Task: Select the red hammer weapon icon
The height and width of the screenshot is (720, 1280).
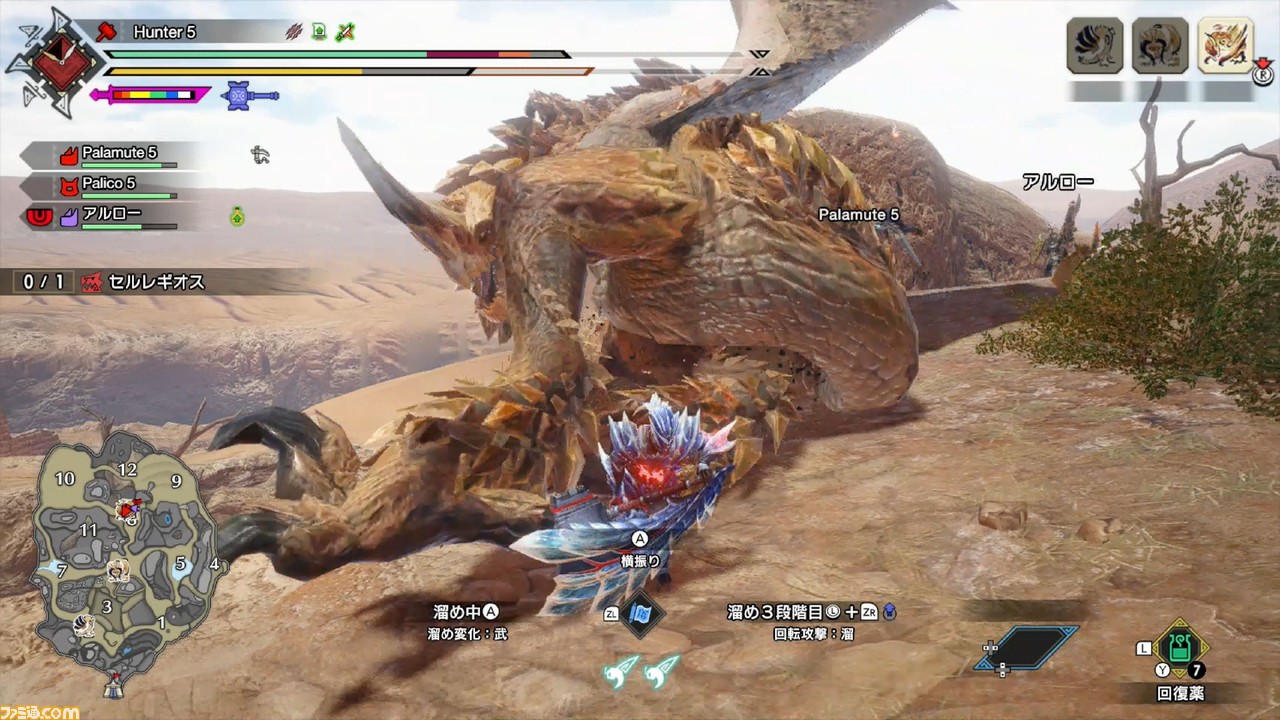Action: (x=106, y=31)
